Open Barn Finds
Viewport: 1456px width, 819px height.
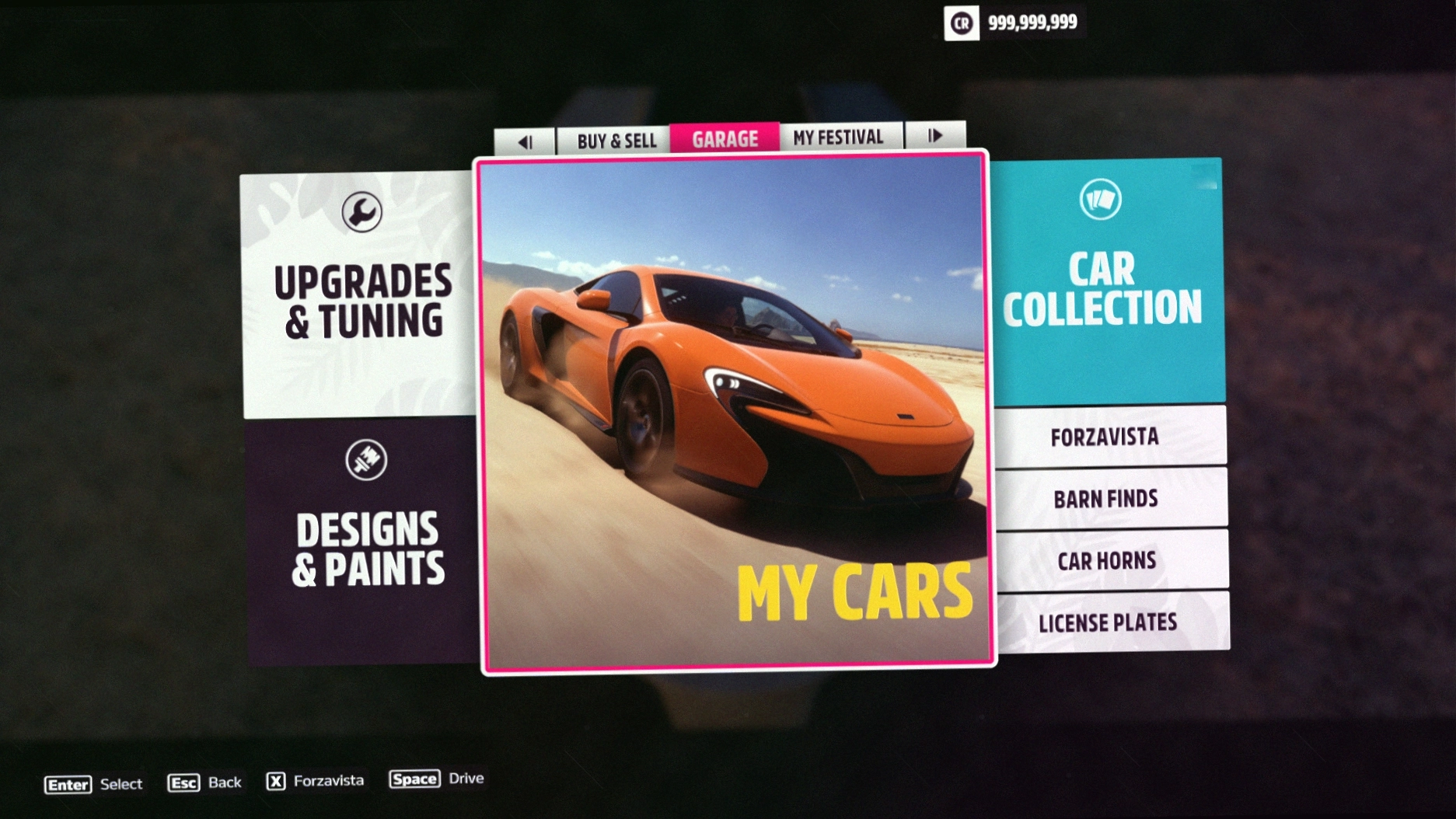(x=1106, y=499)
